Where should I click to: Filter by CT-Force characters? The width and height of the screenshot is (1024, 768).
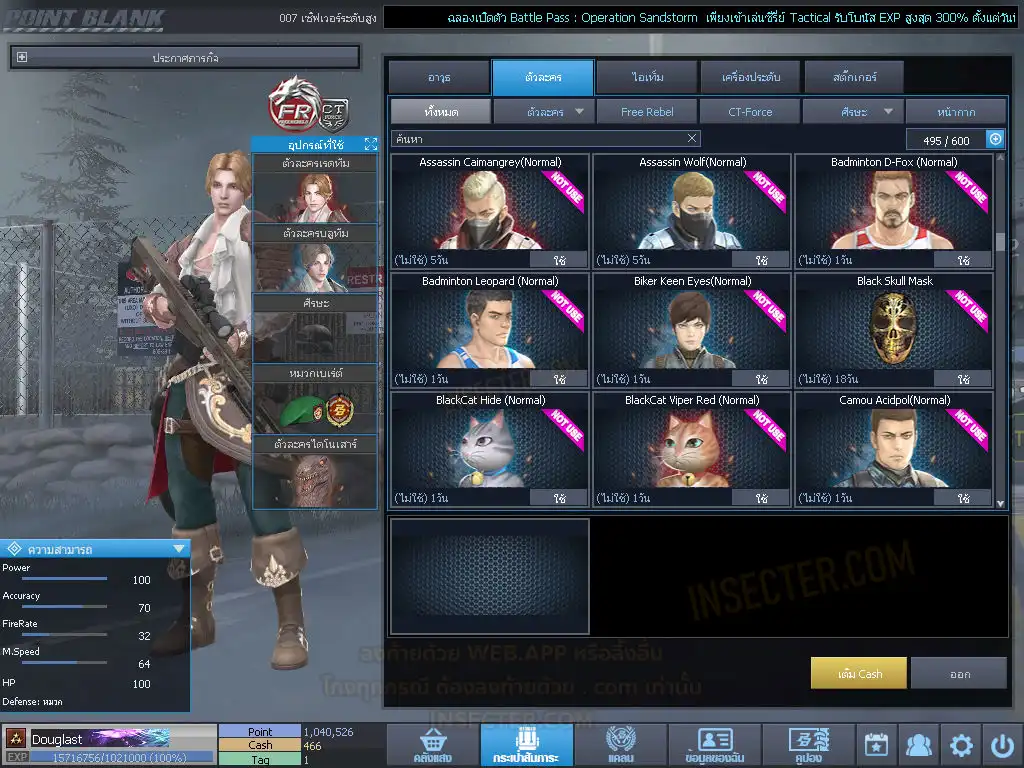coord(750,112)
